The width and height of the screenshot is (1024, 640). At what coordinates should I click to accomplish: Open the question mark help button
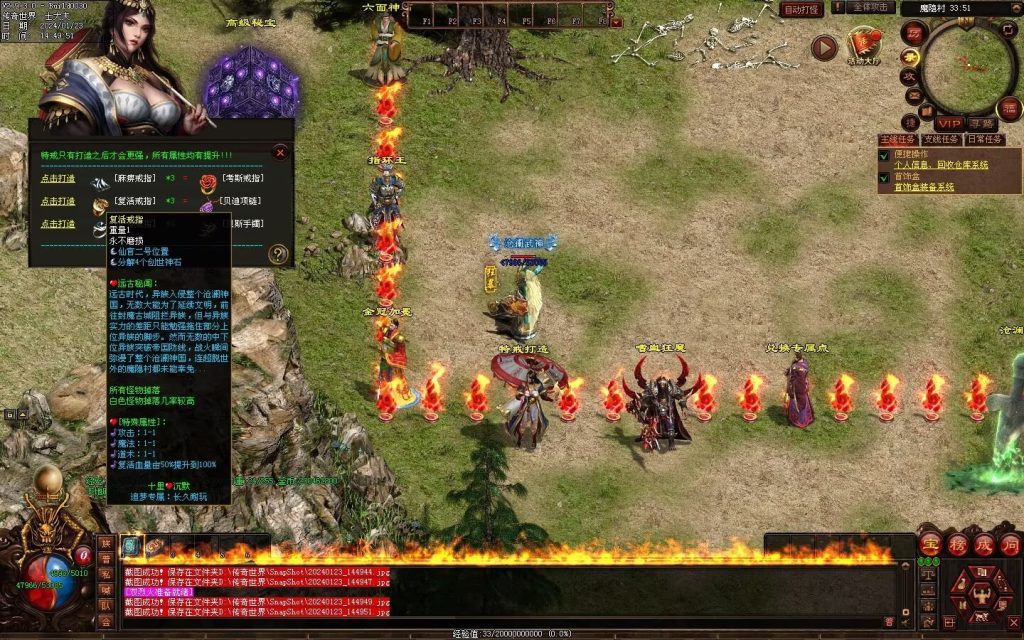coord(279,254)
